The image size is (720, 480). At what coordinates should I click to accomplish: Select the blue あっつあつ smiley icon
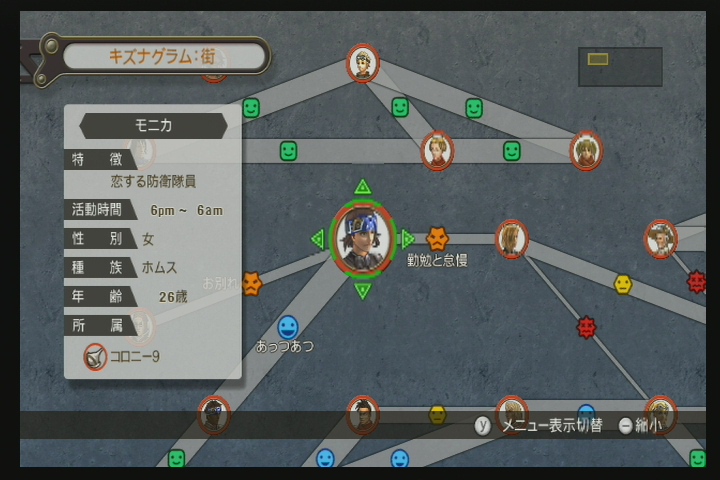pyautogui.click(x=287, y=327)
